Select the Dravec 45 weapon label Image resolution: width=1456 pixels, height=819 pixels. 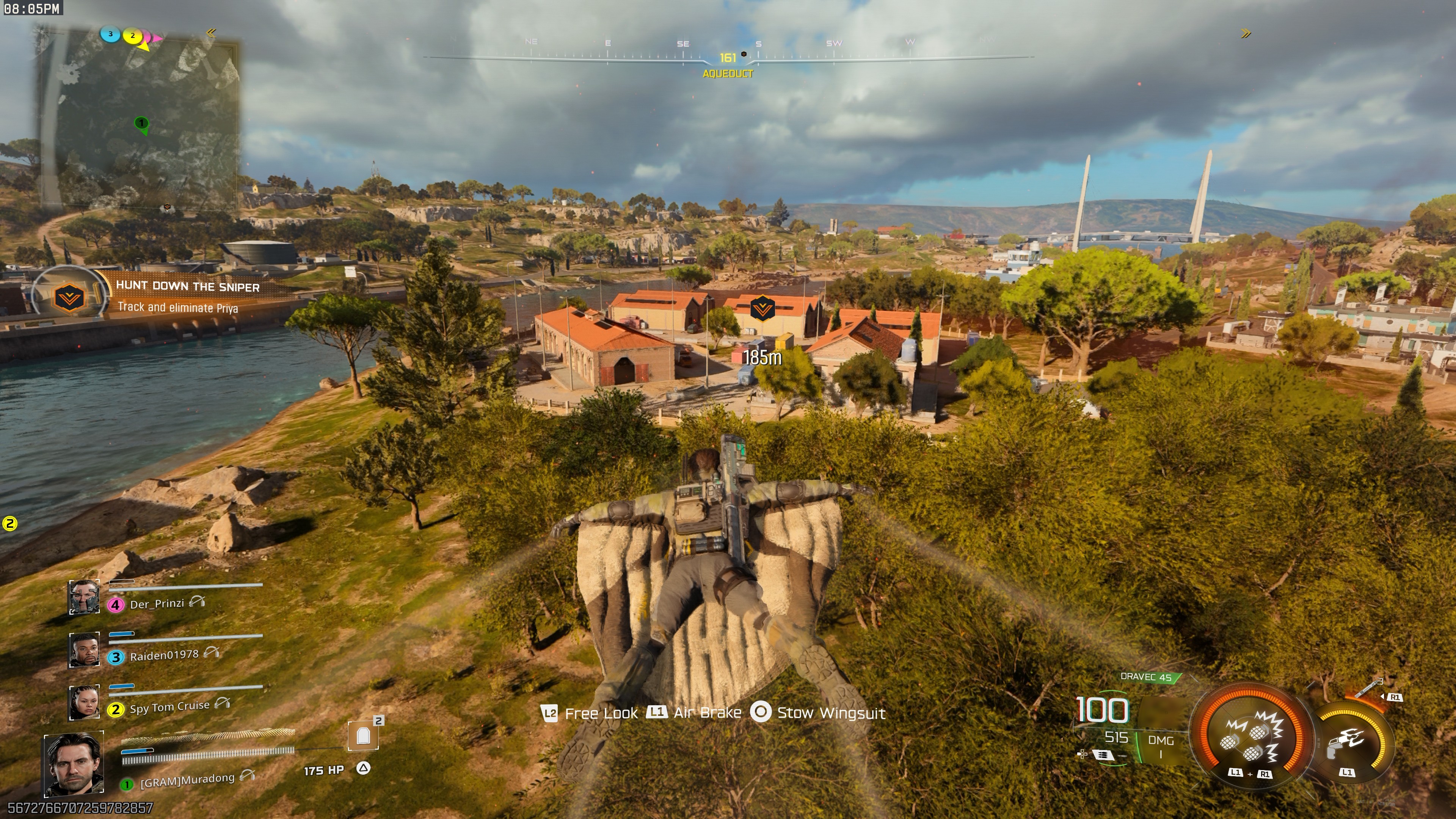coord(1146,677)
